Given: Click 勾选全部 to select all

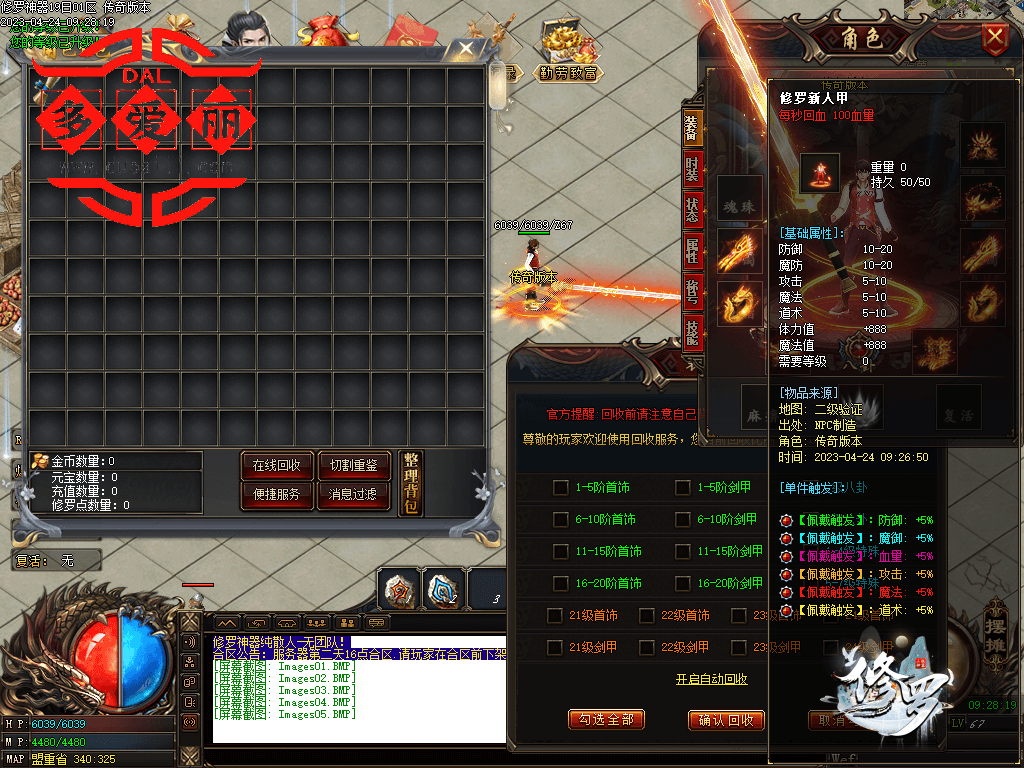Looking at the screenshot, I should click(x=606, y=719).
